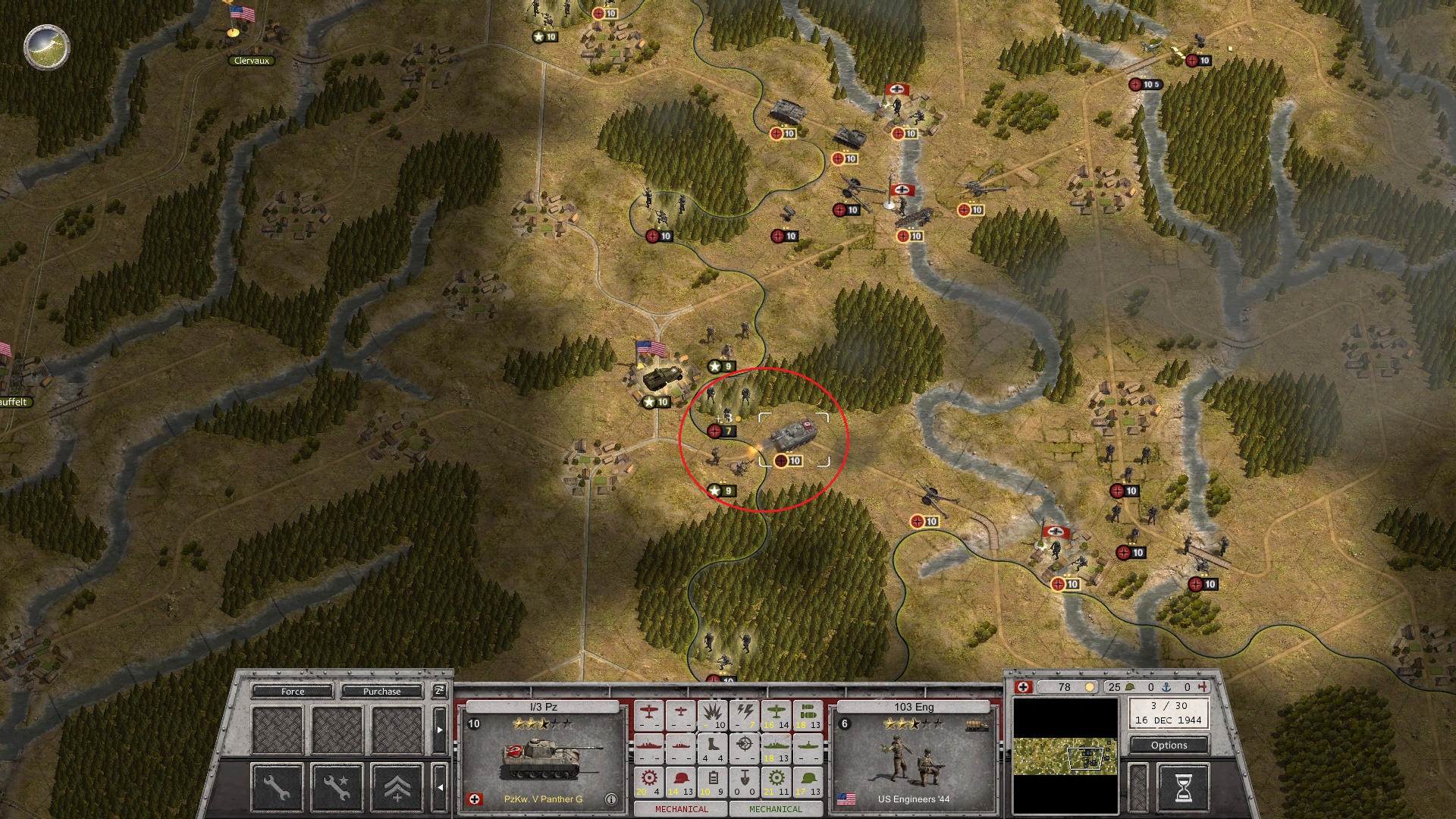Open the Options menu
This screenshot has width=1456, height=819.
[1169, 745]
